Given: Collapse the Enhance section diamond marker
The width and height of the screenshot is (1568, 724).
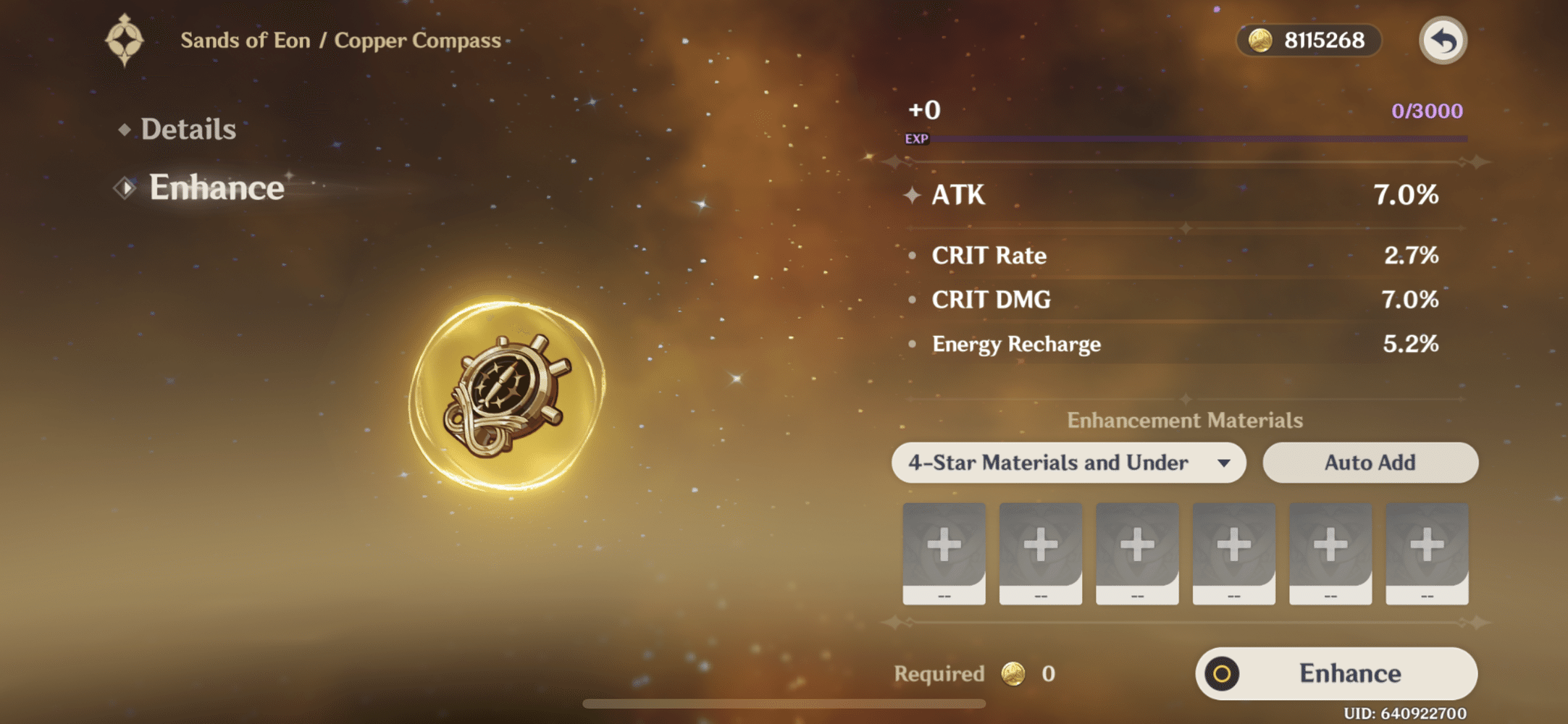Looking at the screenshot, I should click(125, 187).
